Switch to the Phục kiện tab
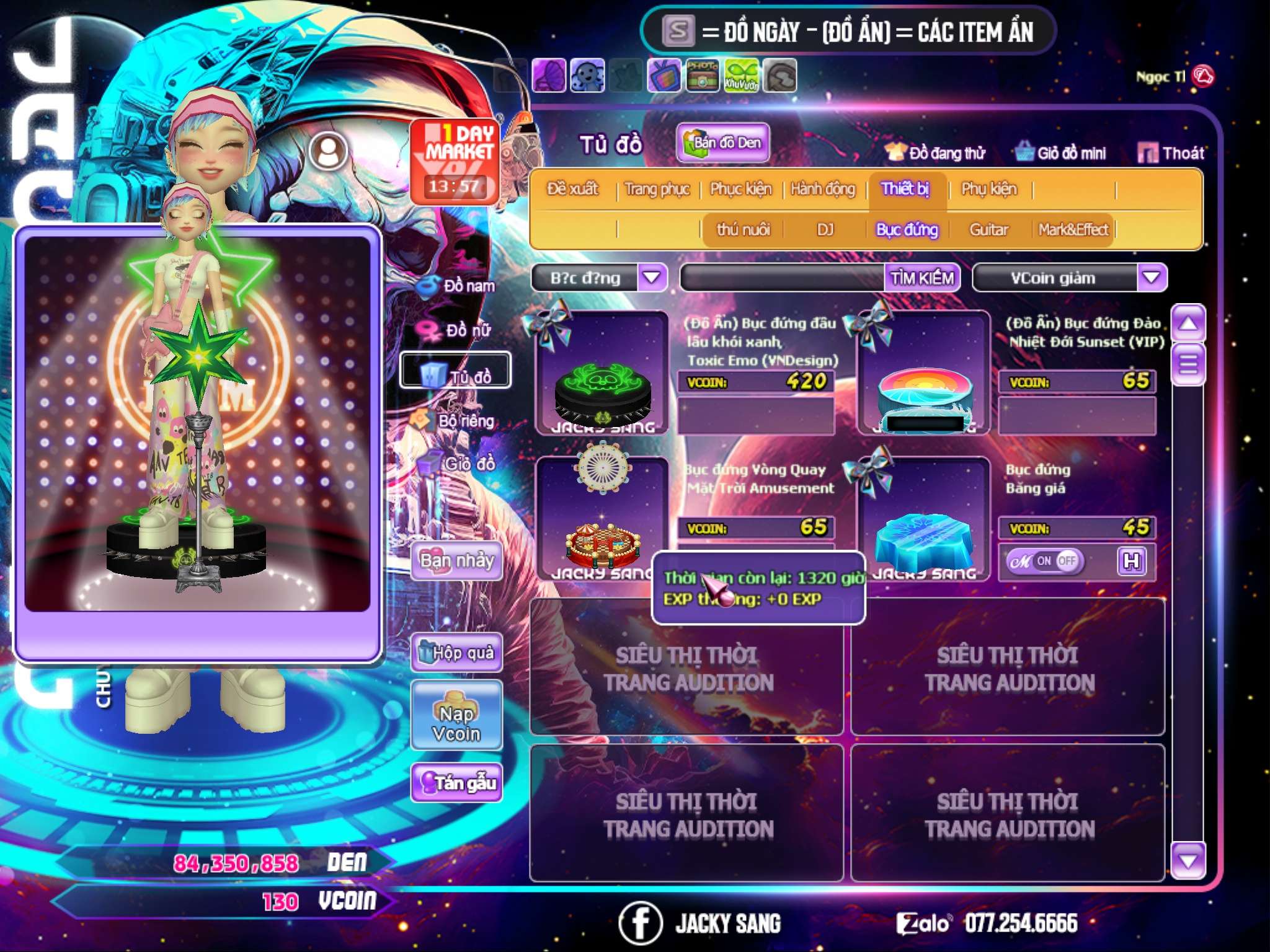The height and width of the screenshot is (952, 1270). pos(740,189)
